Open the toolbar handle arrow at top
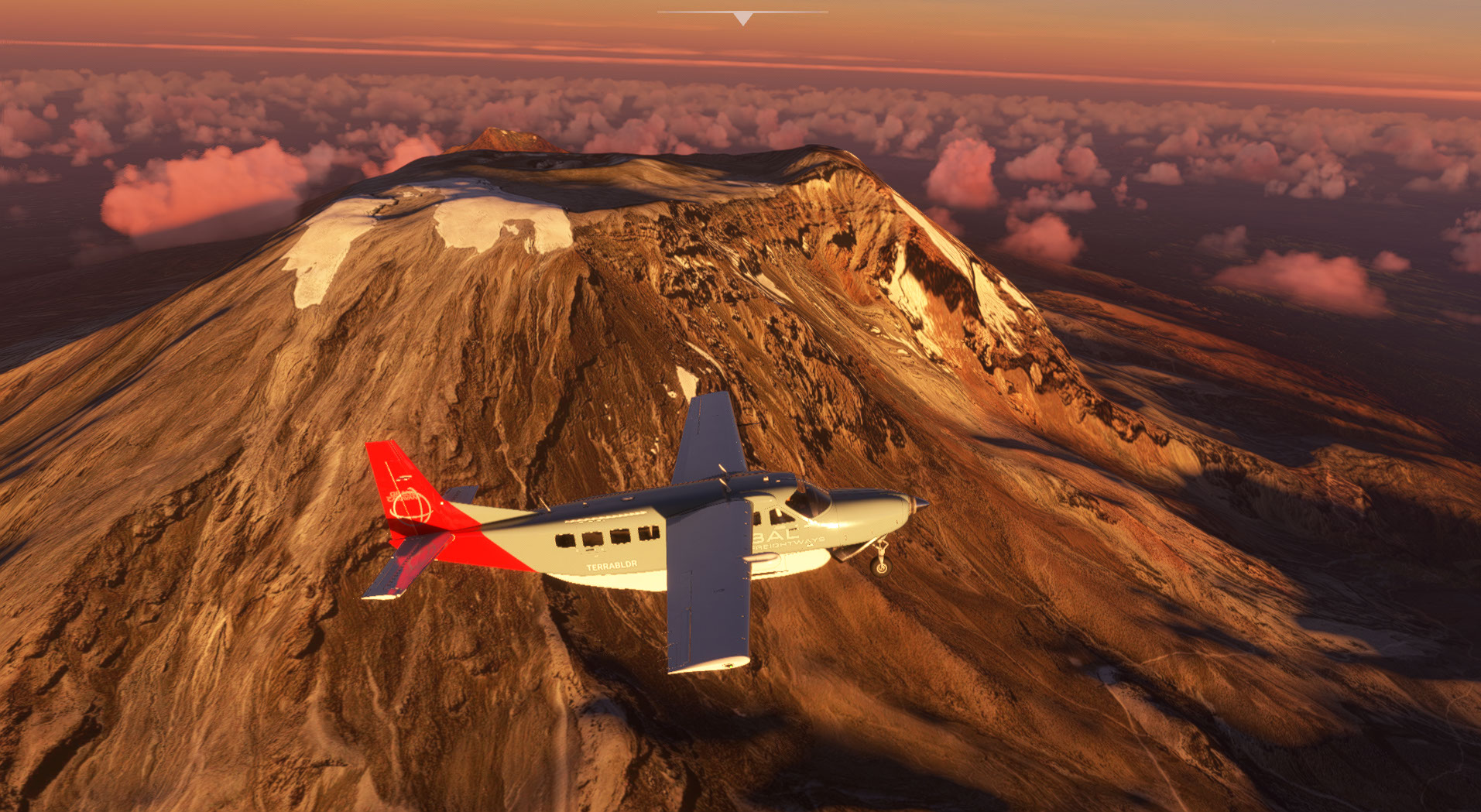1481x812 pixels. click(742, 18)
